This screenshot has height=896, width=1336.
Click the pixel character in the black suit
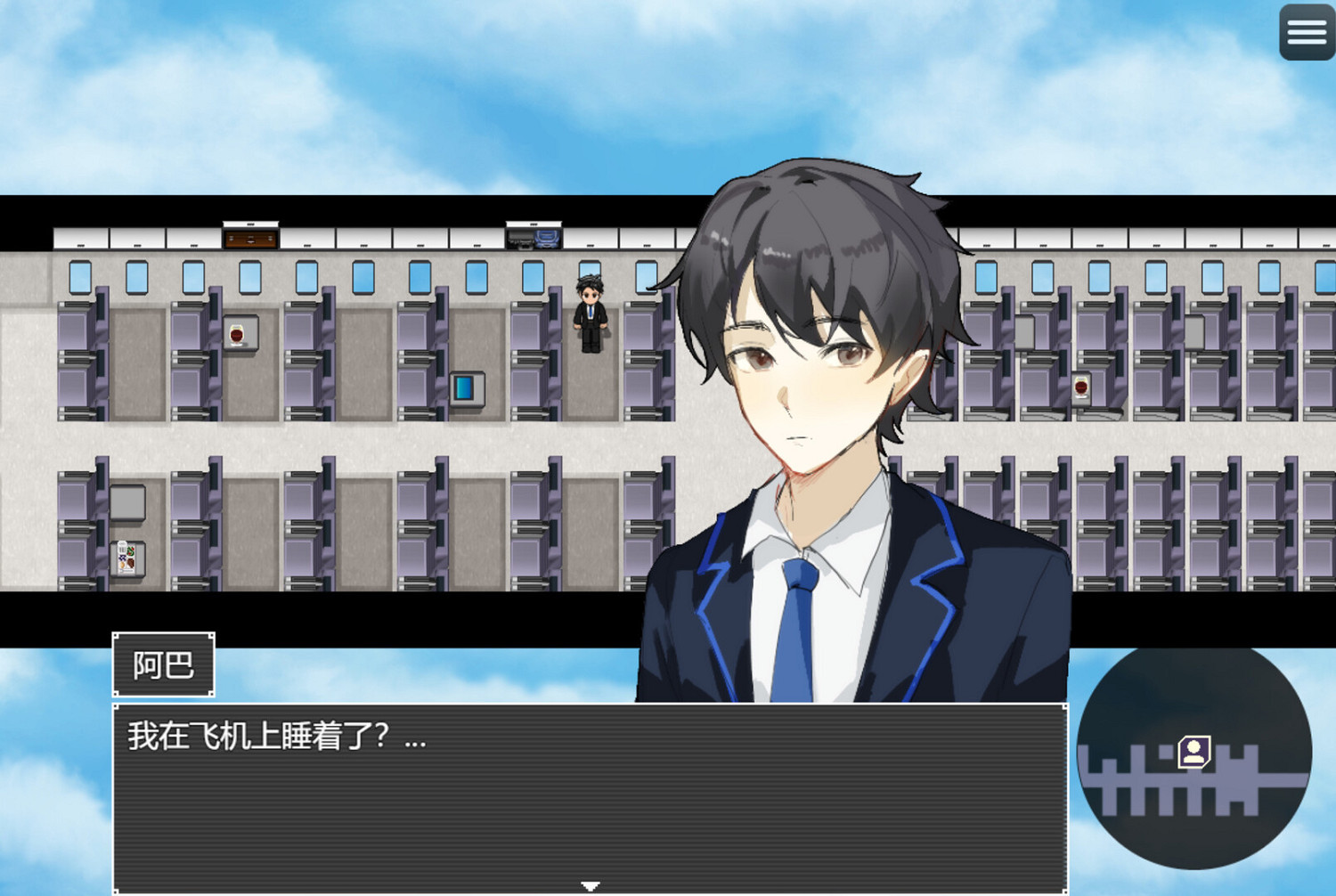pyautogui.click(x=589, y=312)
